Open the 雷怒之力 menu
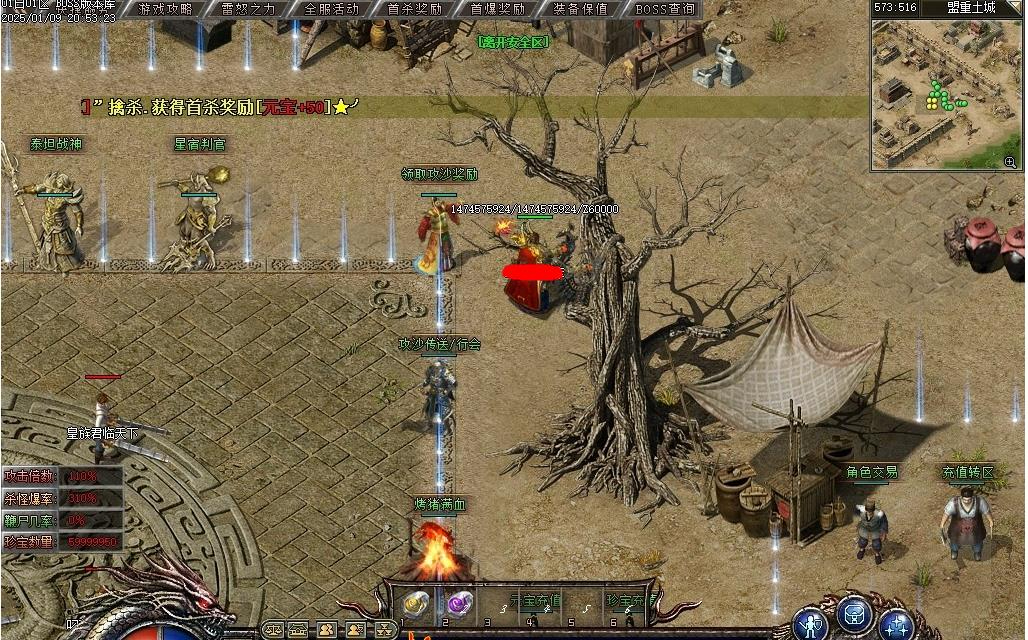Screen dimensions: 1028x640 249,9
